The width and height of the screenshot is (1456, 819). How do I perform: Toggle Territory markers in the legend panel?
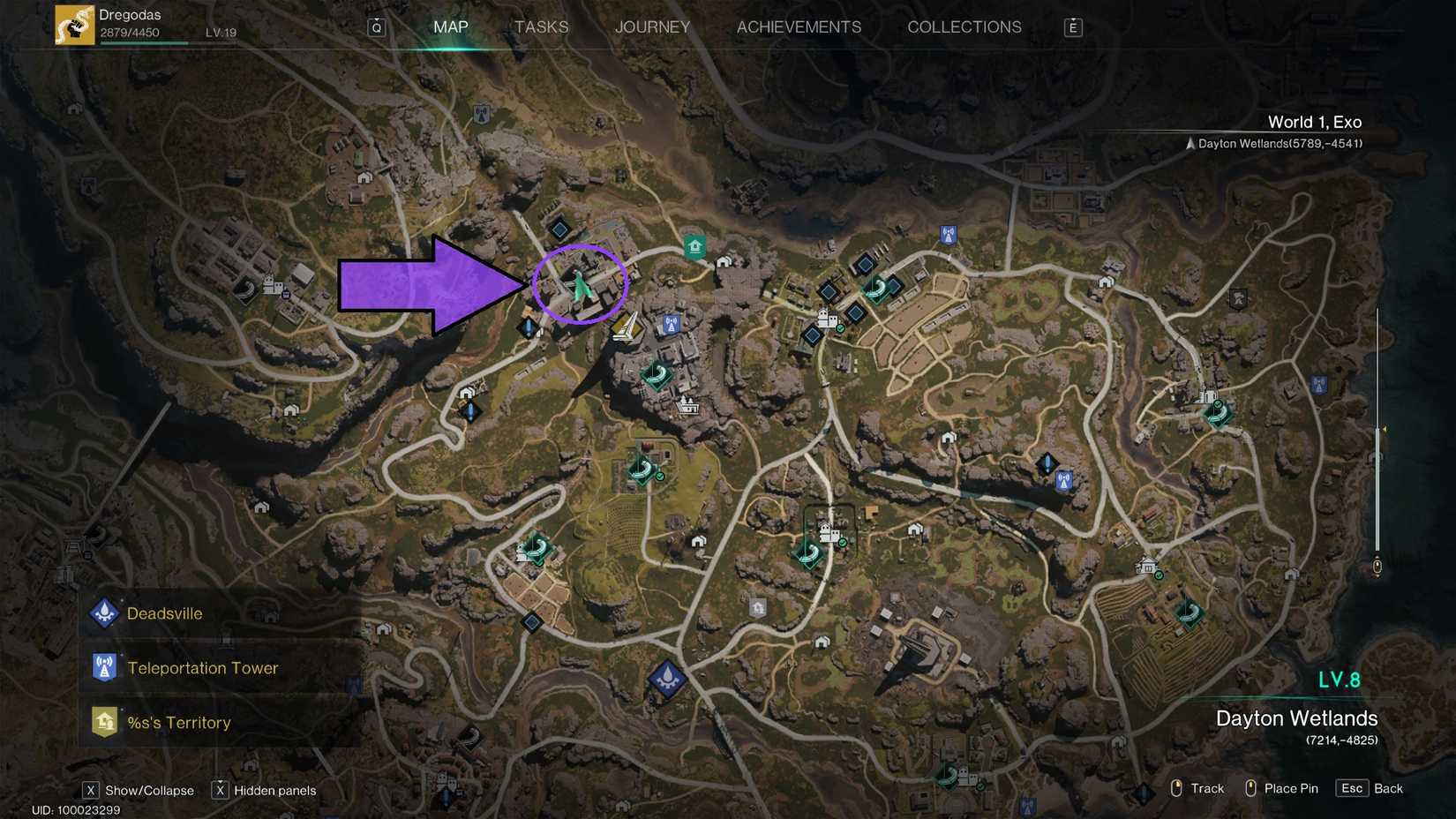(122, 710)
